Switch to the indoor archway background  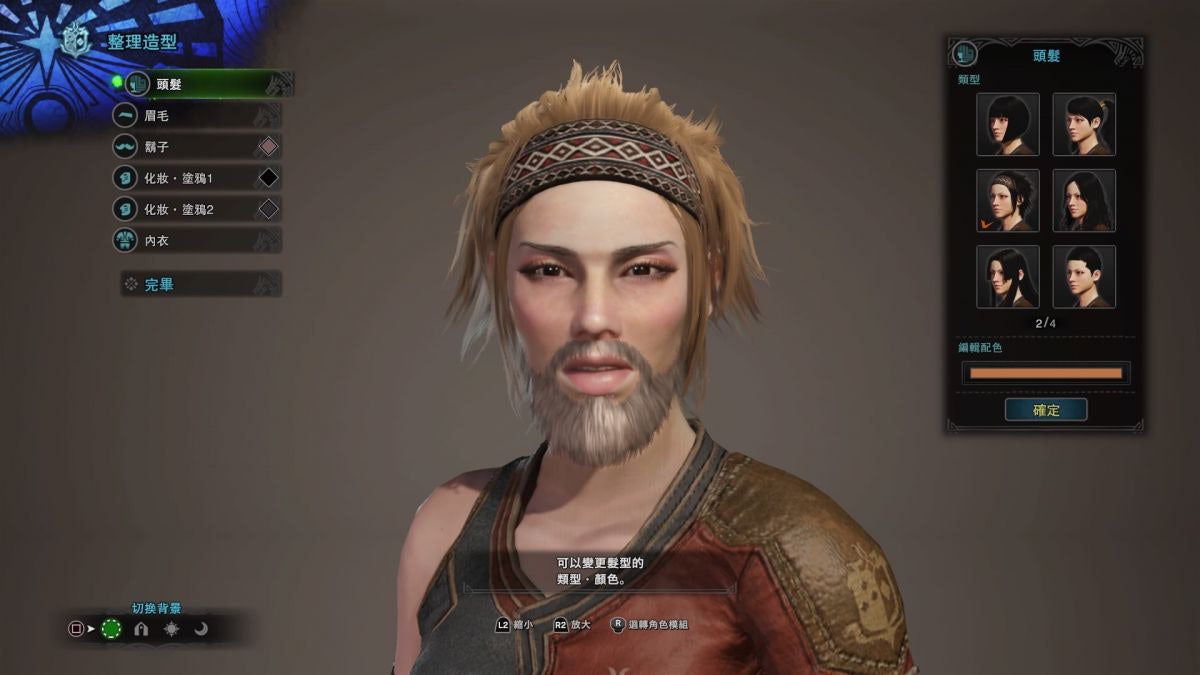[141, 629]
